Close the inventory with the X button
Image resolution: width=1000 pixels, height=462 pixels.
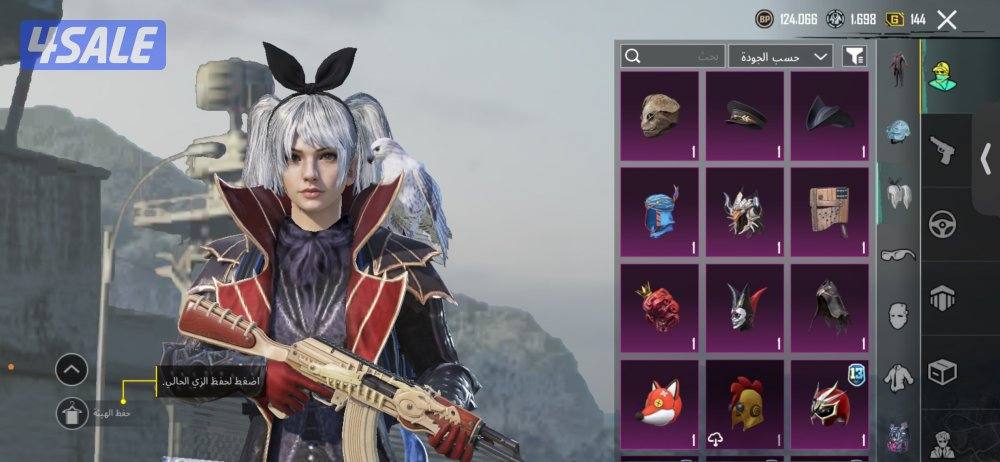[x=947, y=19]
